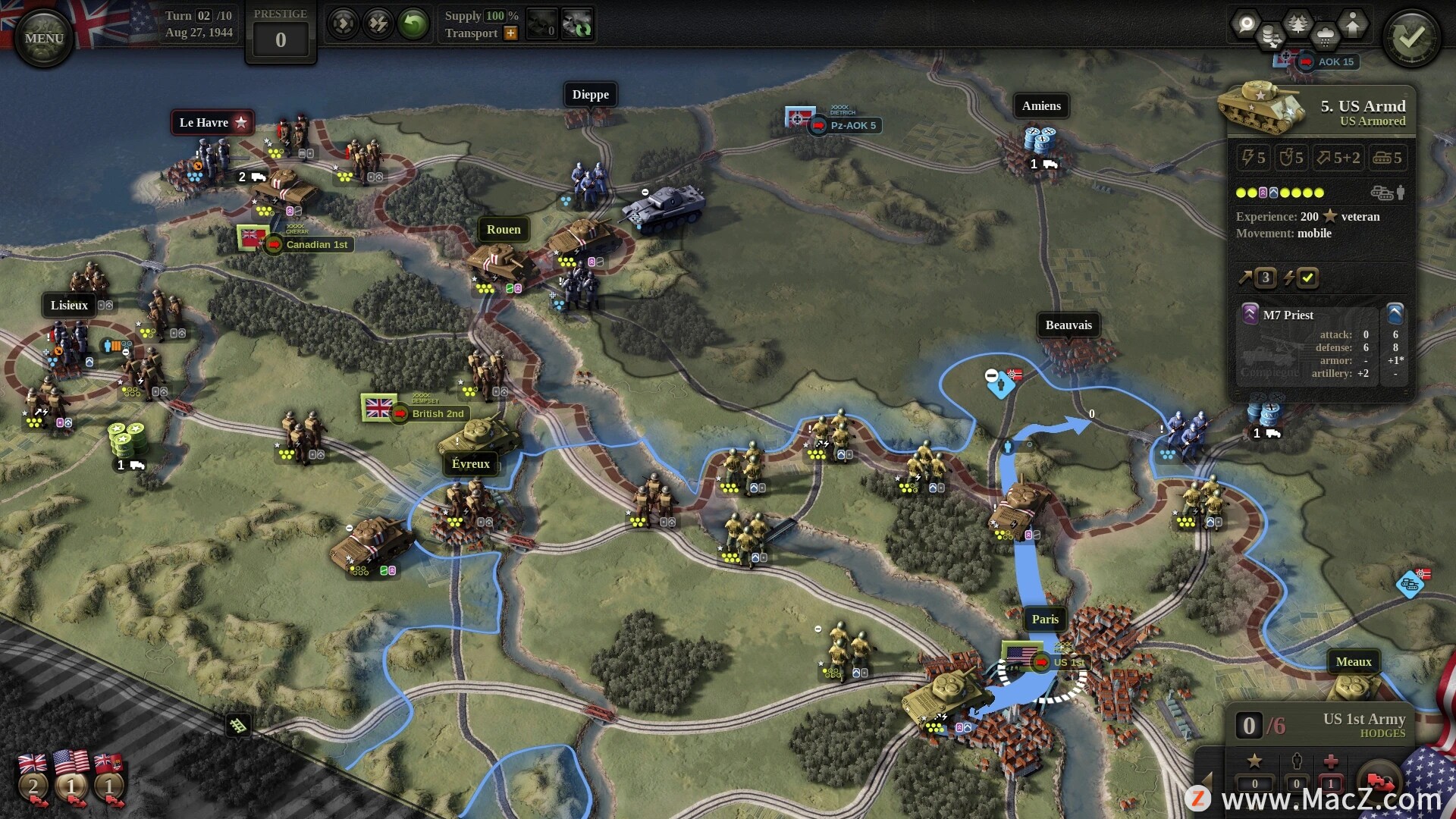The width and height of the screenshot is (1456, 819).
Task: Click the red truck supply button
Action: click(1380, 781)
